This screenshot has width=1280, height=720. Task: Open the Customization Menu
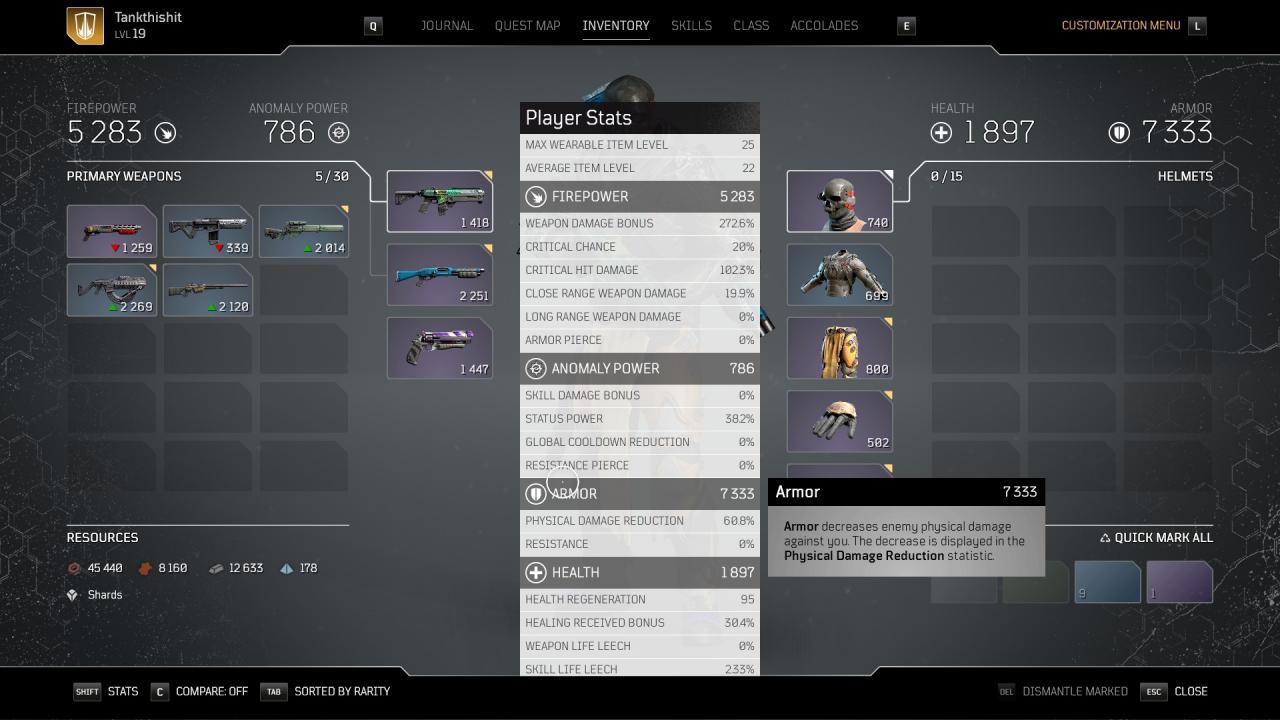[x=1120, y=25]
